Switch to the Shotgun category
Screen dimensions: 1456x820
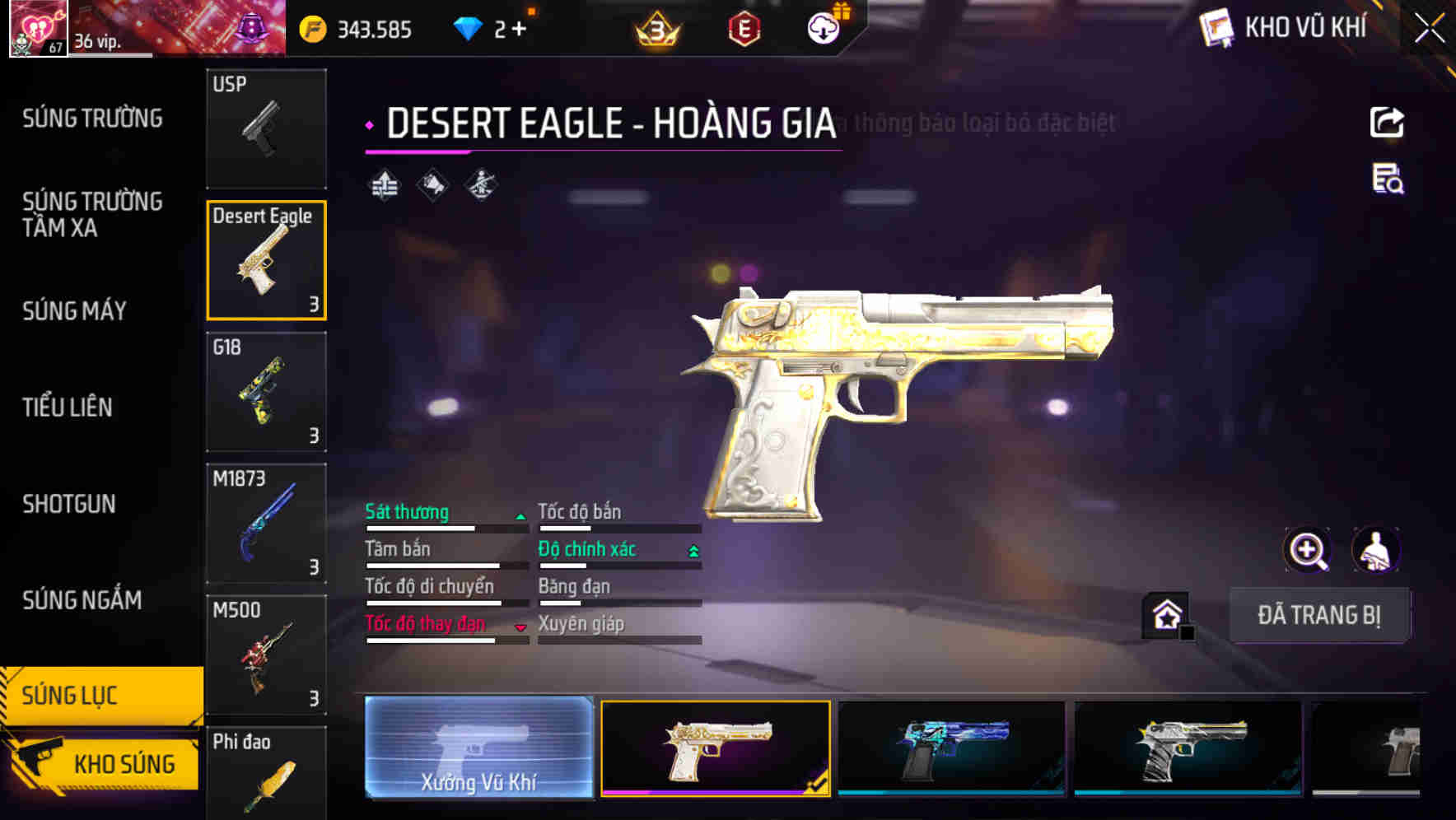pyautogui.click(x=69, y=504)
